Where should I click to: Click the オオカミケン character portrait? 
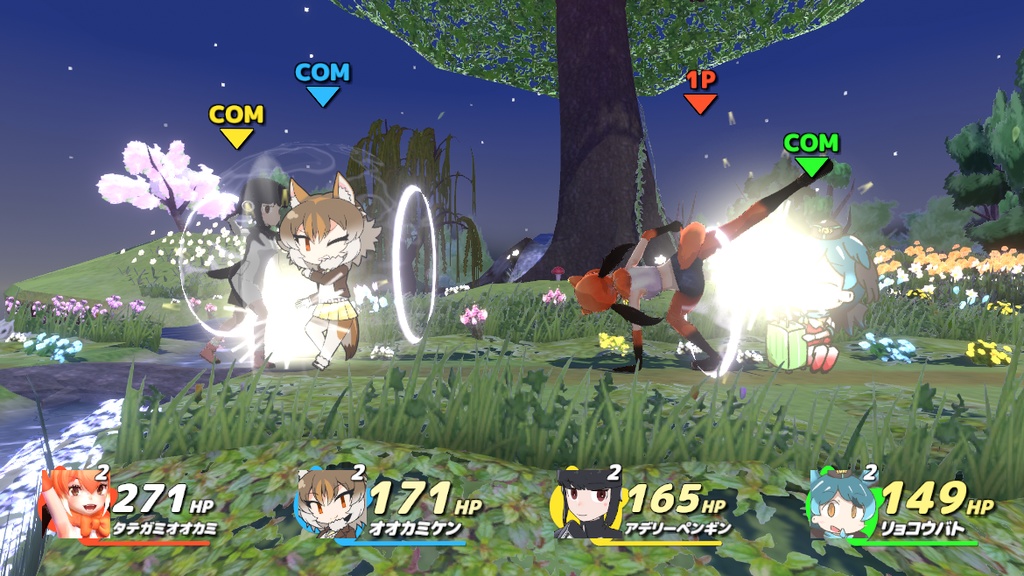point(330,504)
